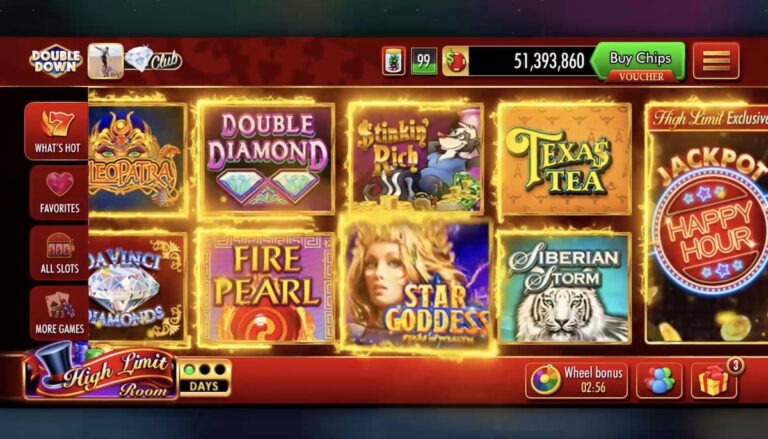Select the Star Goddess slot game
768x439 pixels.
pos(417,287)
